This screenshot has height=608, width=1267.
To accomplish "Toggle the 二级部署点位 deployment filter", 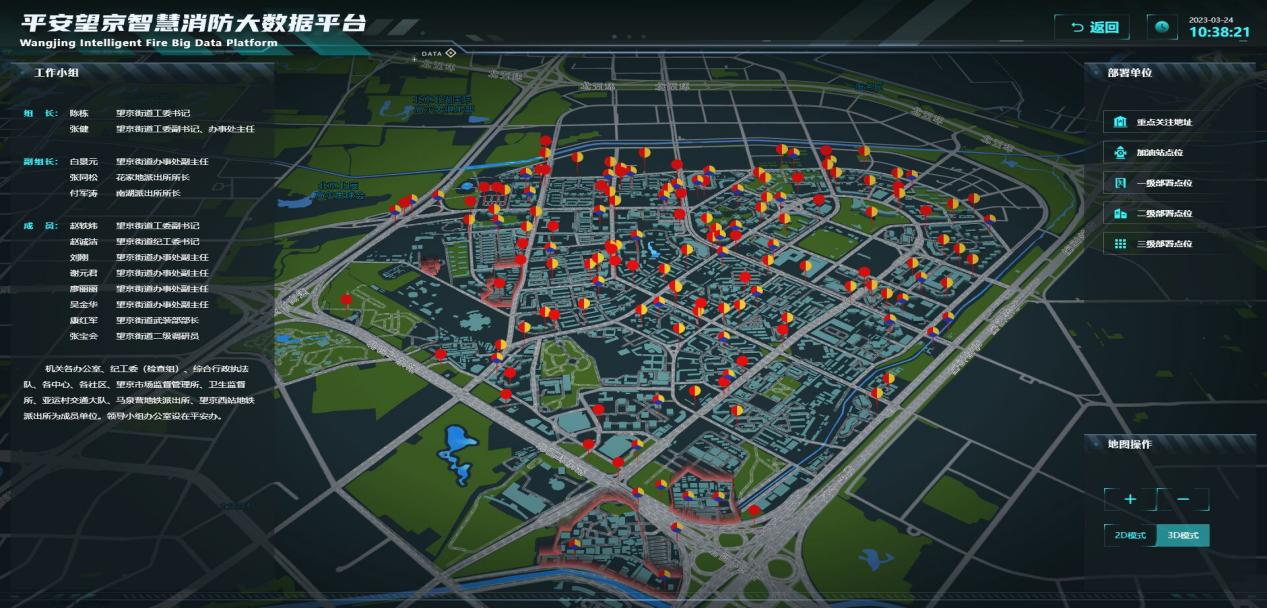I will tap(1162, 213).
